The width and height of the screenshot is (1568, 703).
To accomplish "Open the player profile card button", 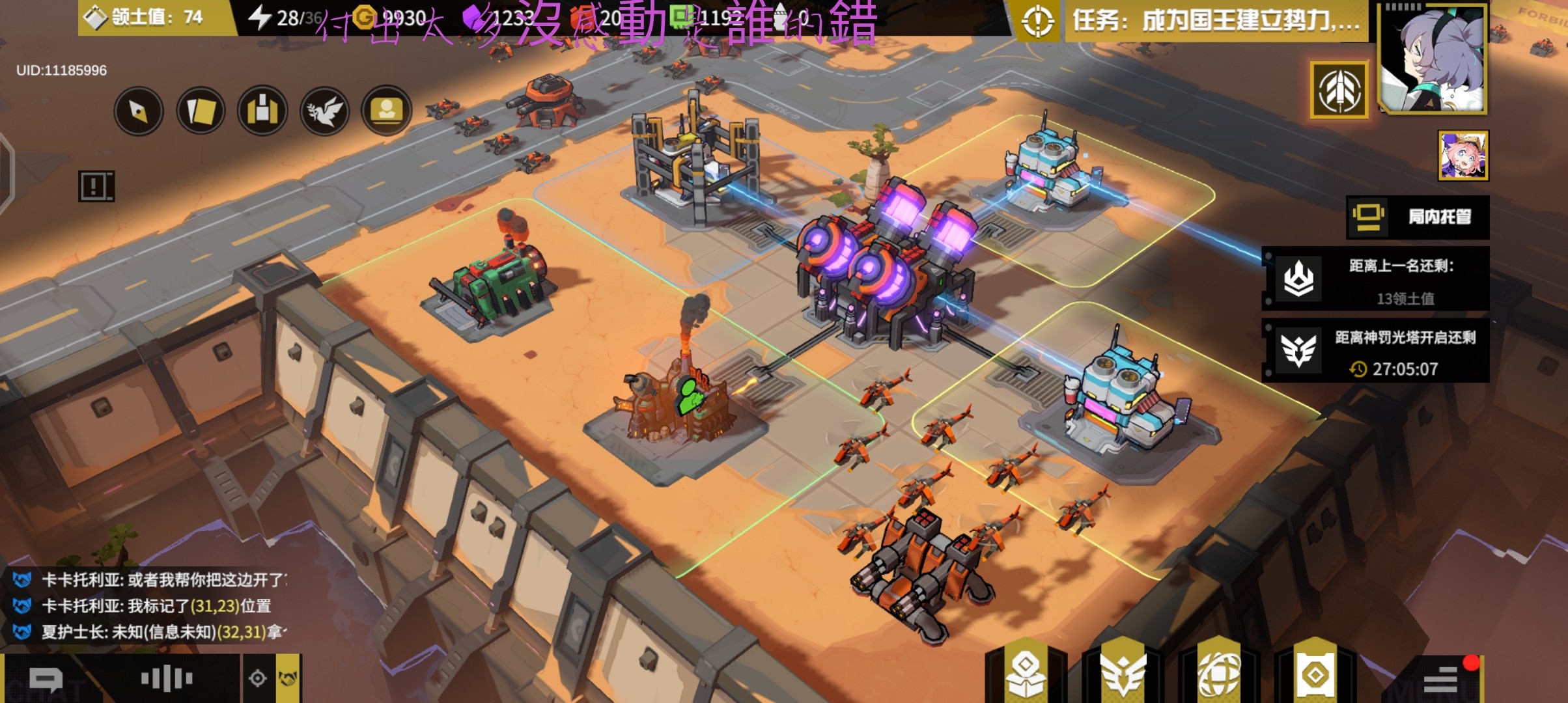I will click(386, 111).
